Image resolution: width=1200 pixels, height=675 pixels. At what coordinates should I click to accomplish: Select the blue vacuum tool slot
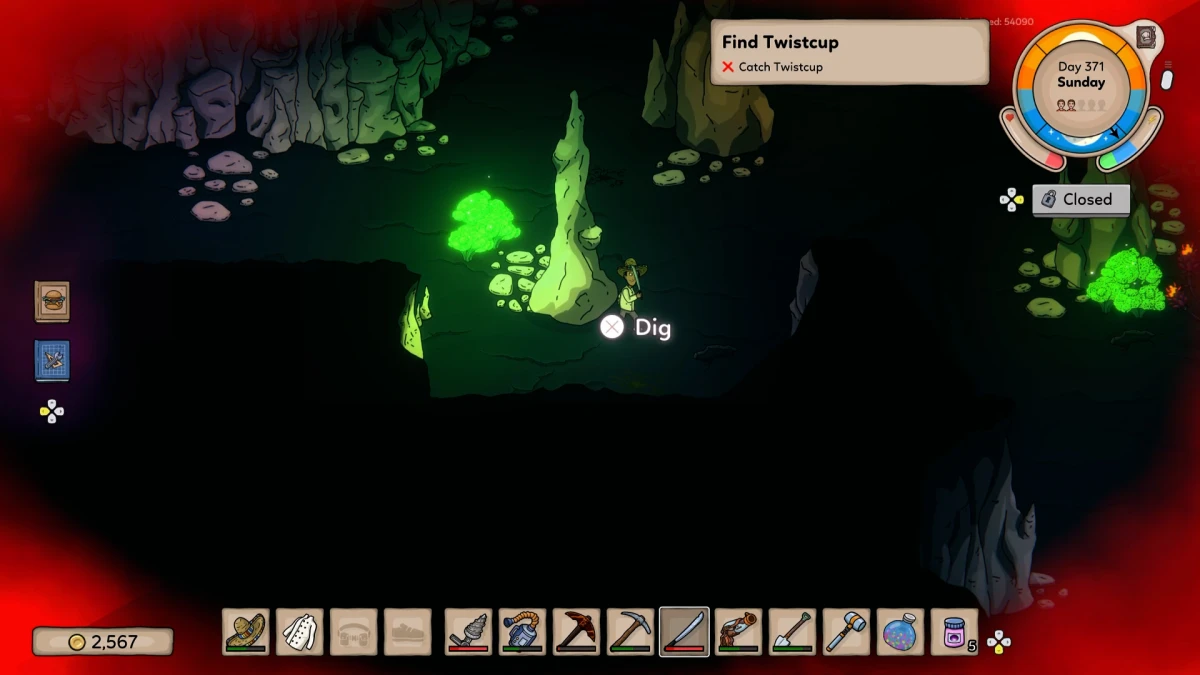[x=523, y=632]
